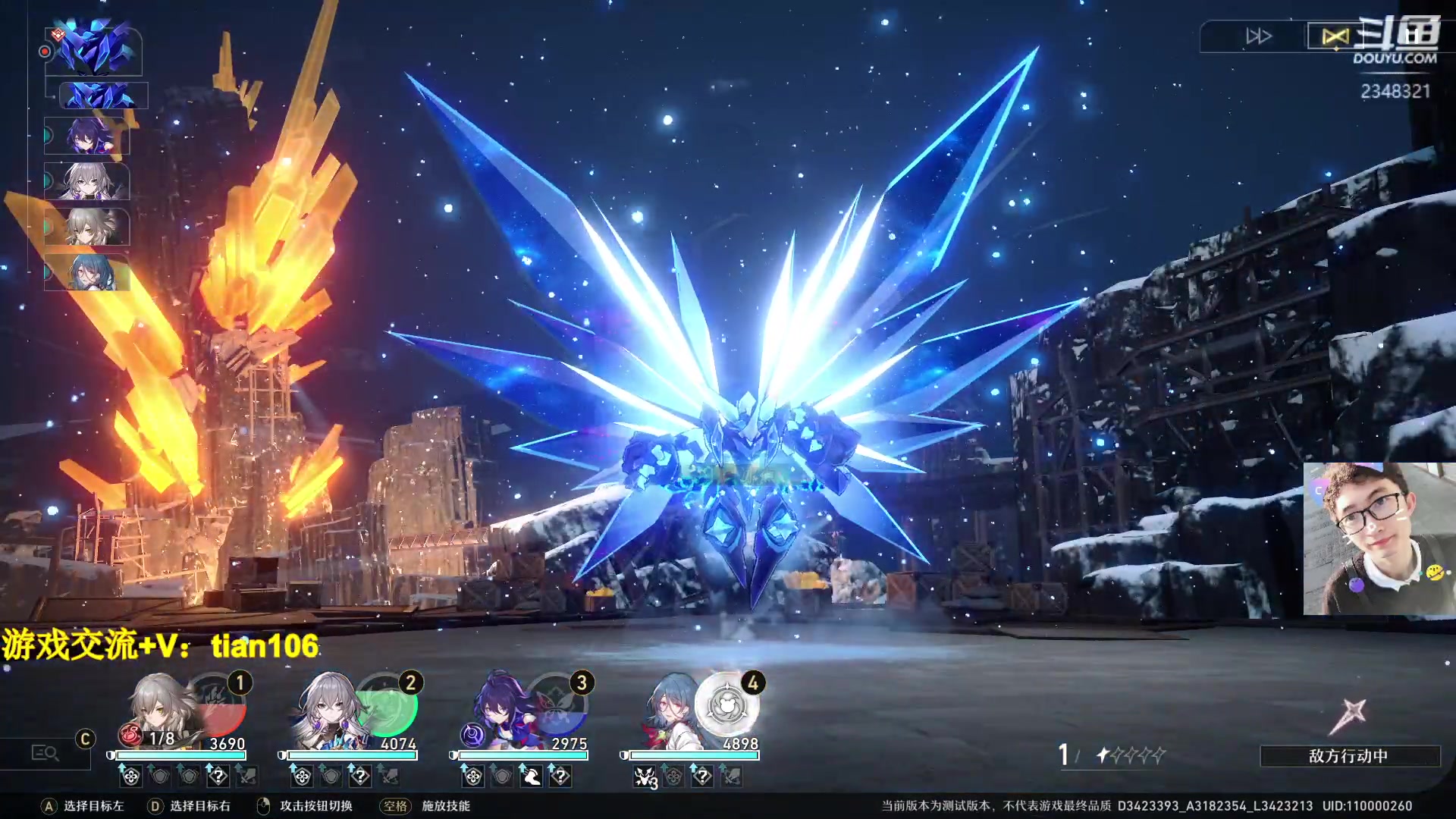Select Natasha's card in the turn order
Viewport: 1456px width, 819px height.
tap(87, 272)
